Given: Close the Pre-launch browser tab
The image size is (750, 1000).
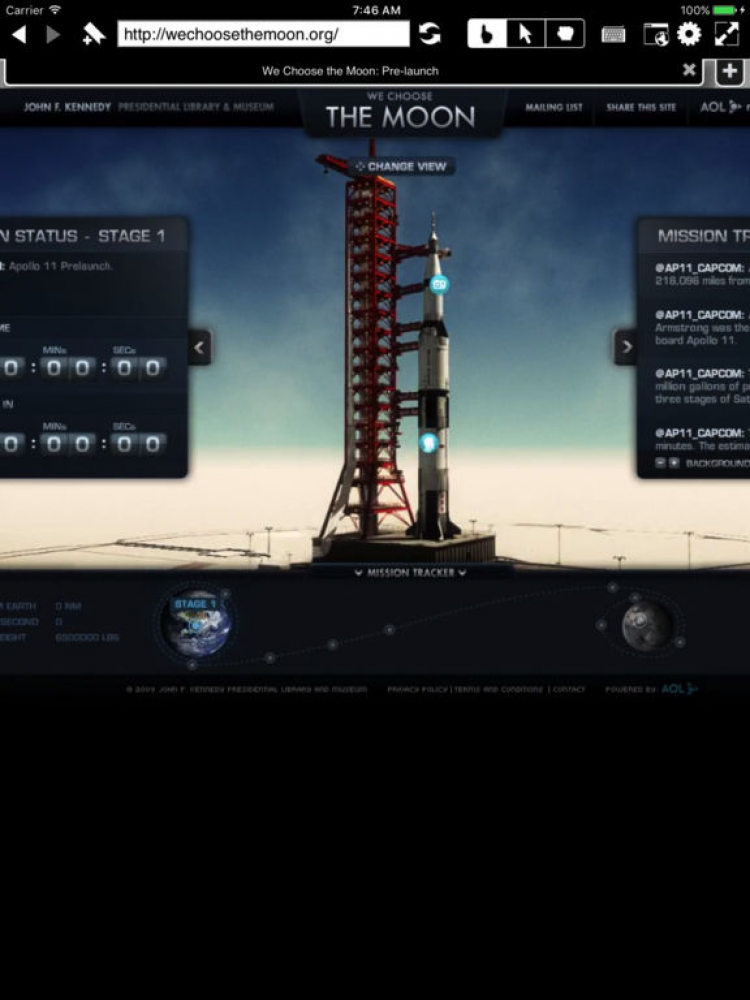Looking at the screenshot, I should tap(689, 70).
